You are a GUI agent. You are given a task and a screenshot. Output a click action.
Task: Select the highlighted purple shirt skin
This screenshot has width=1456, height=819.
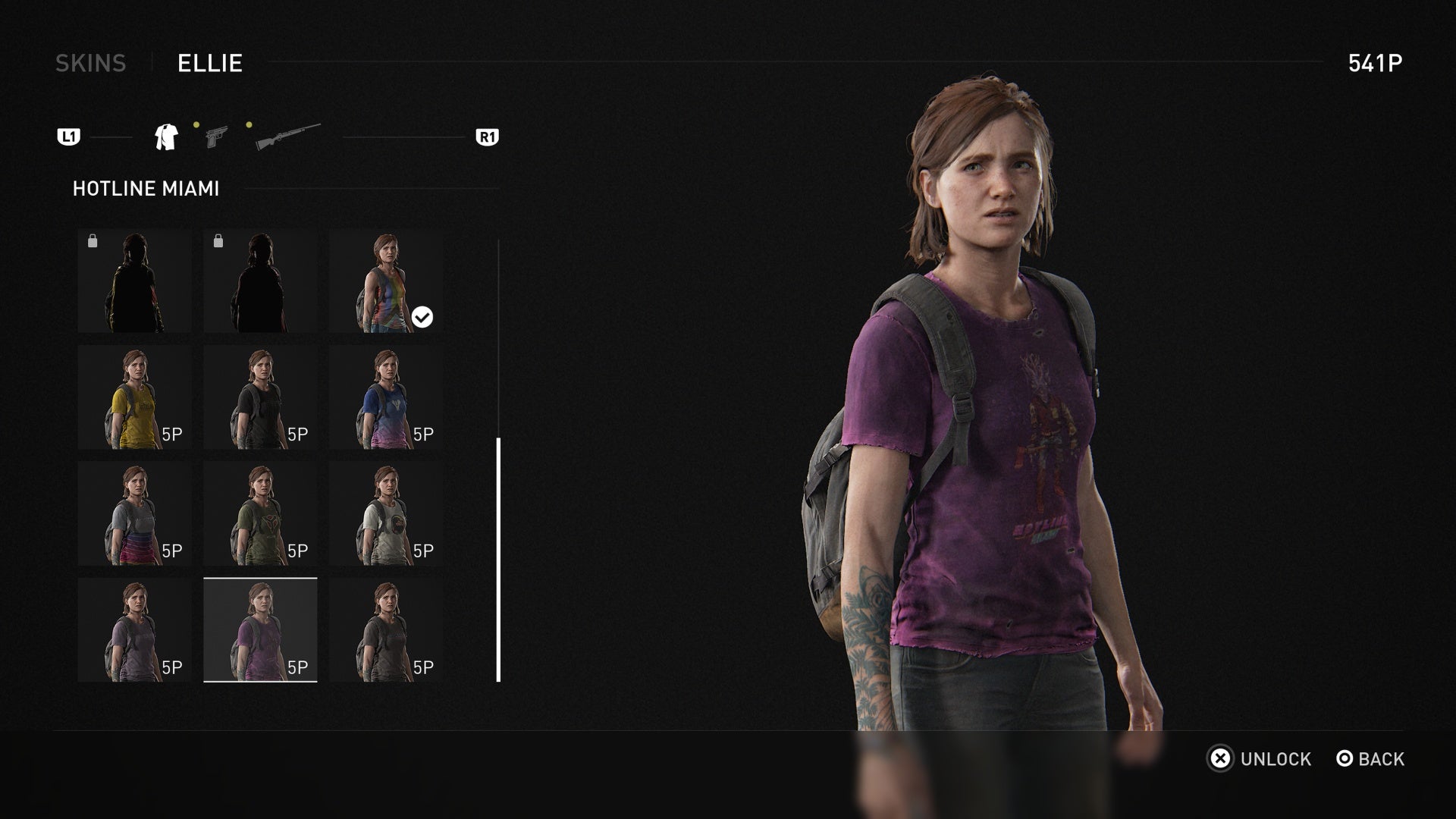[x=261, y=629]
